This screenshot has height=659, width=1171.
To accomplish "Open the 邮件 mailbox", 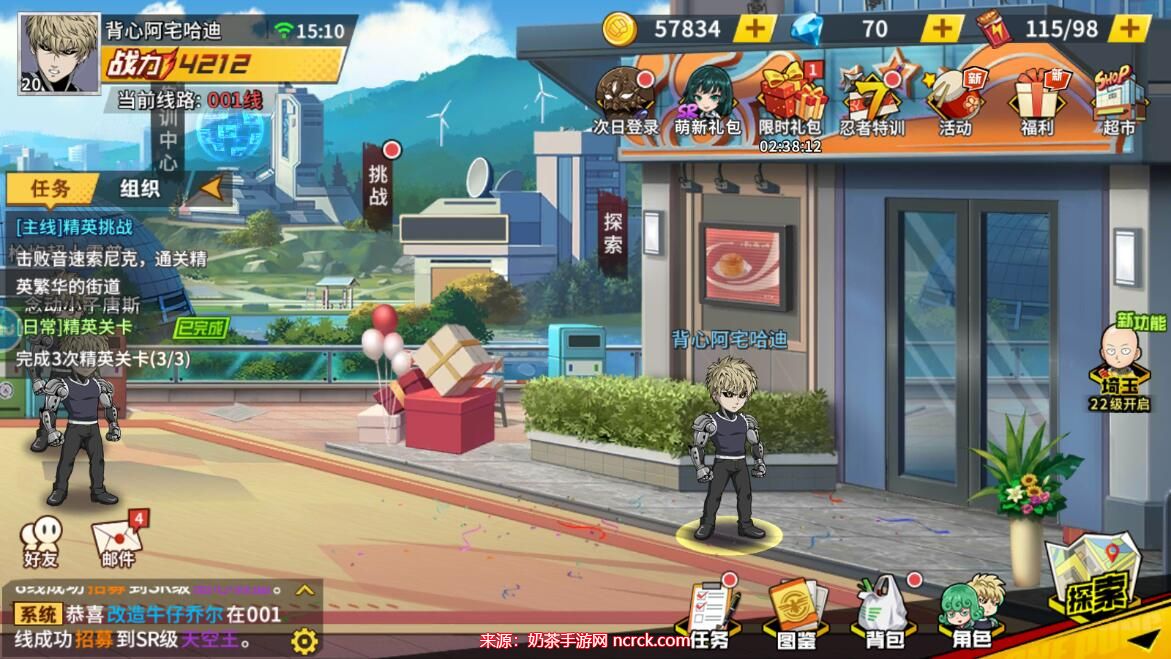I will [x=118, y=542].
